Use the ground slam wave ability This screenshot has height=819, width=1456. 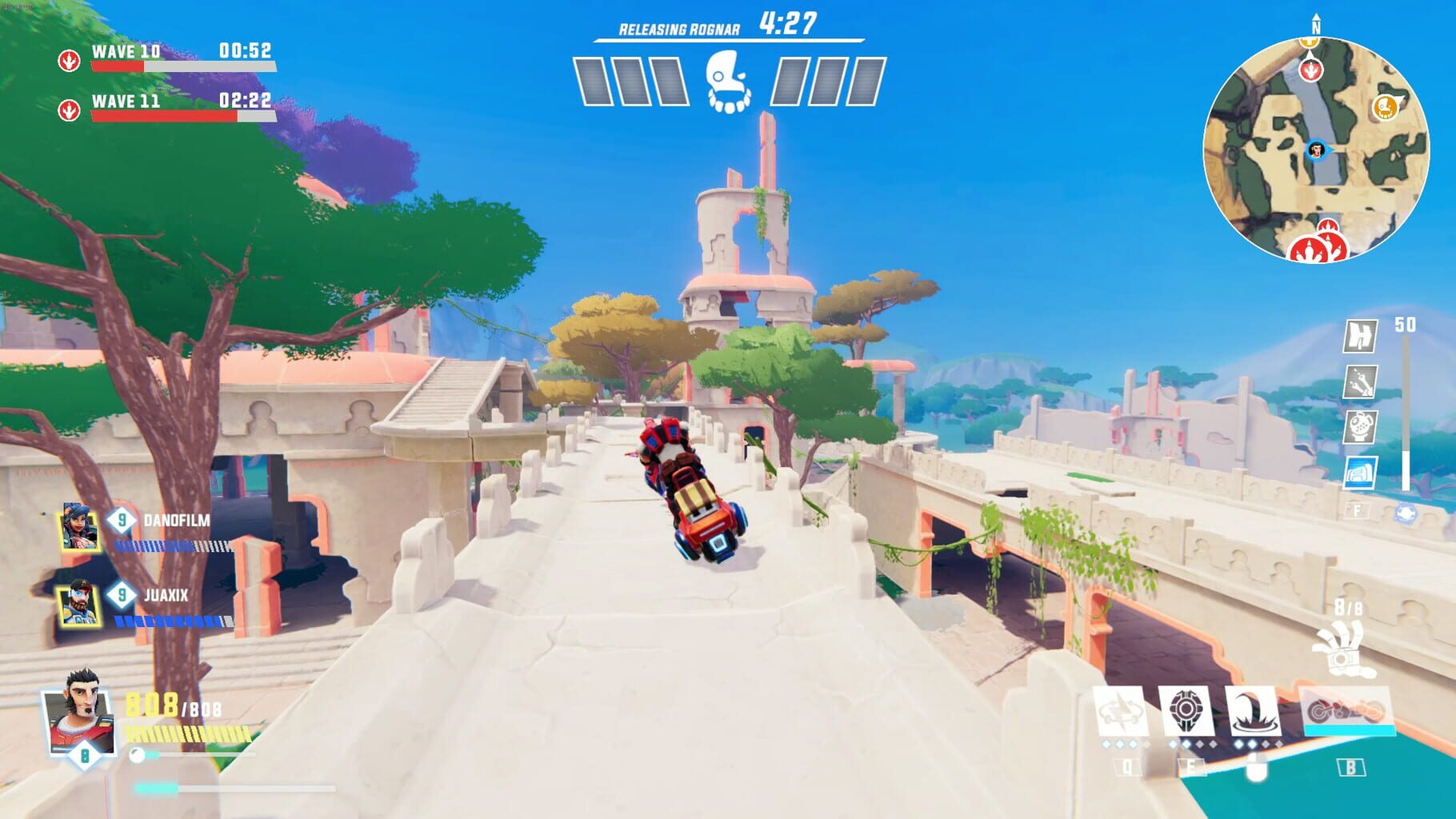click(x=1253, y=711)
